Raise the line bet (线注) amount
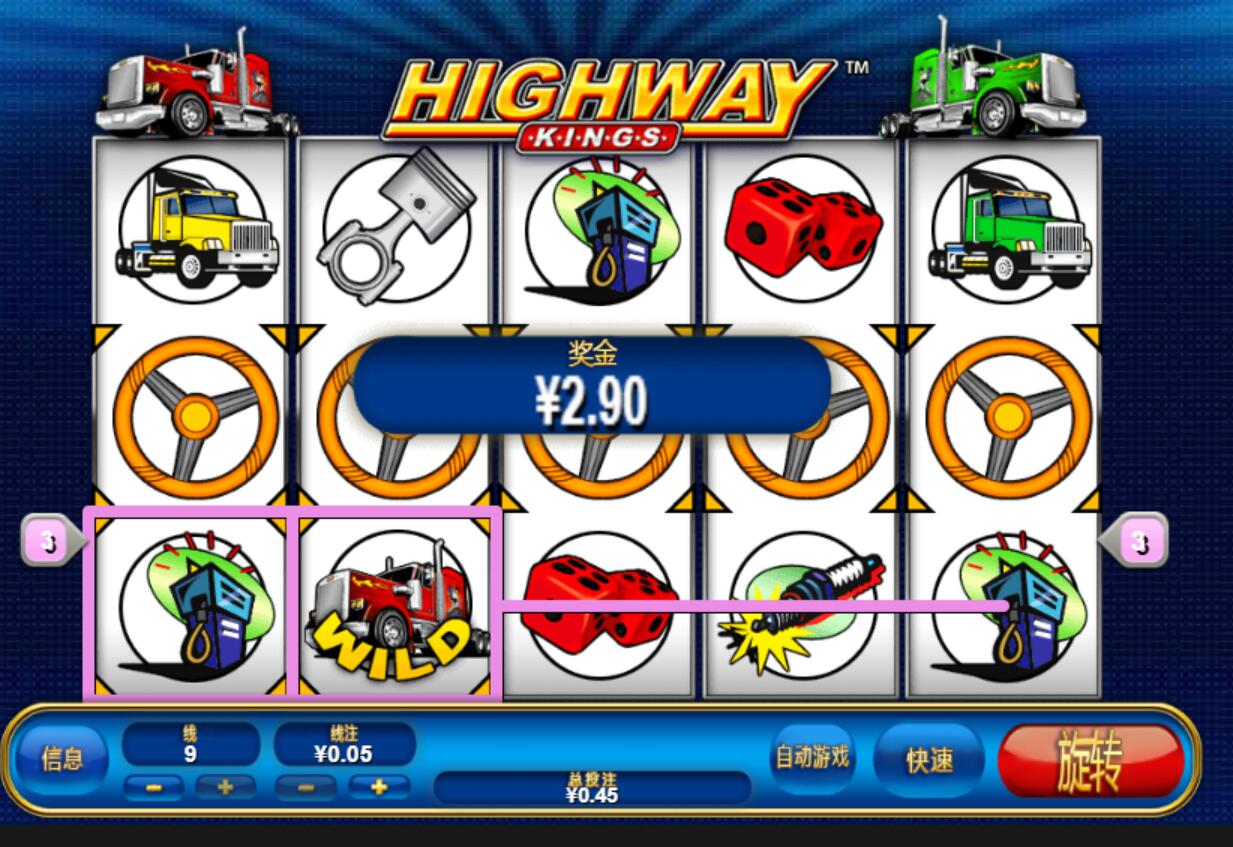The image size is (1233, 847). pyautogui.click(x=379, y=787)
